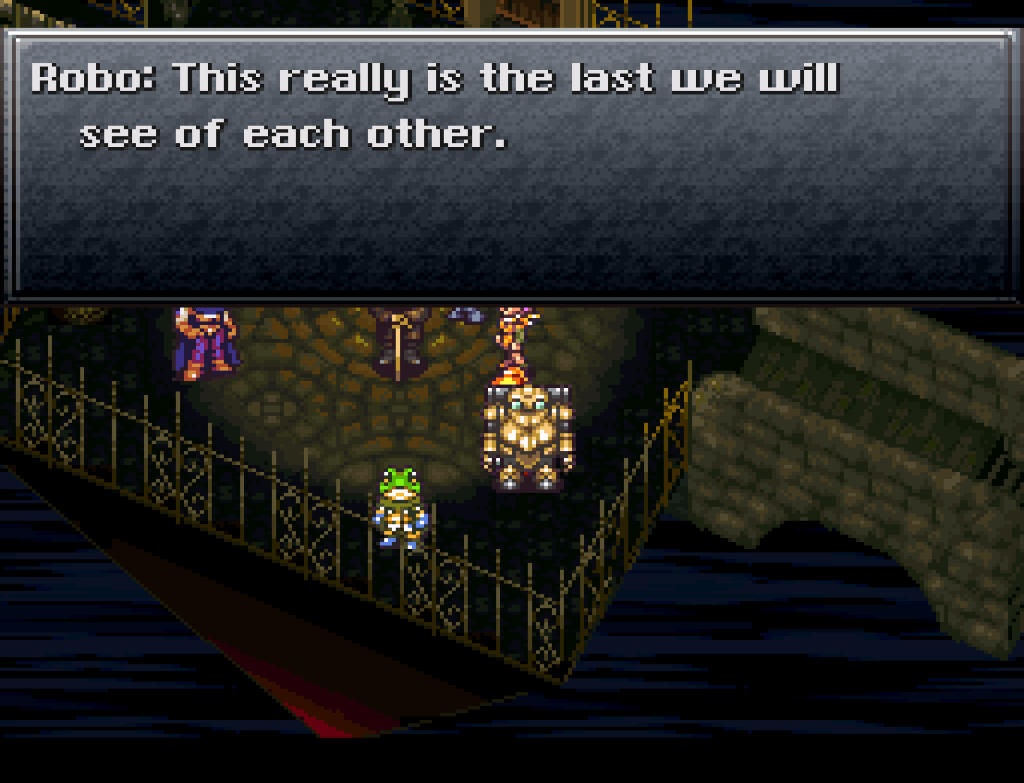Click Robo's dialogue box to continue
The width and height of the screenshot is (1024, 783).
click(x=510, y=165)
